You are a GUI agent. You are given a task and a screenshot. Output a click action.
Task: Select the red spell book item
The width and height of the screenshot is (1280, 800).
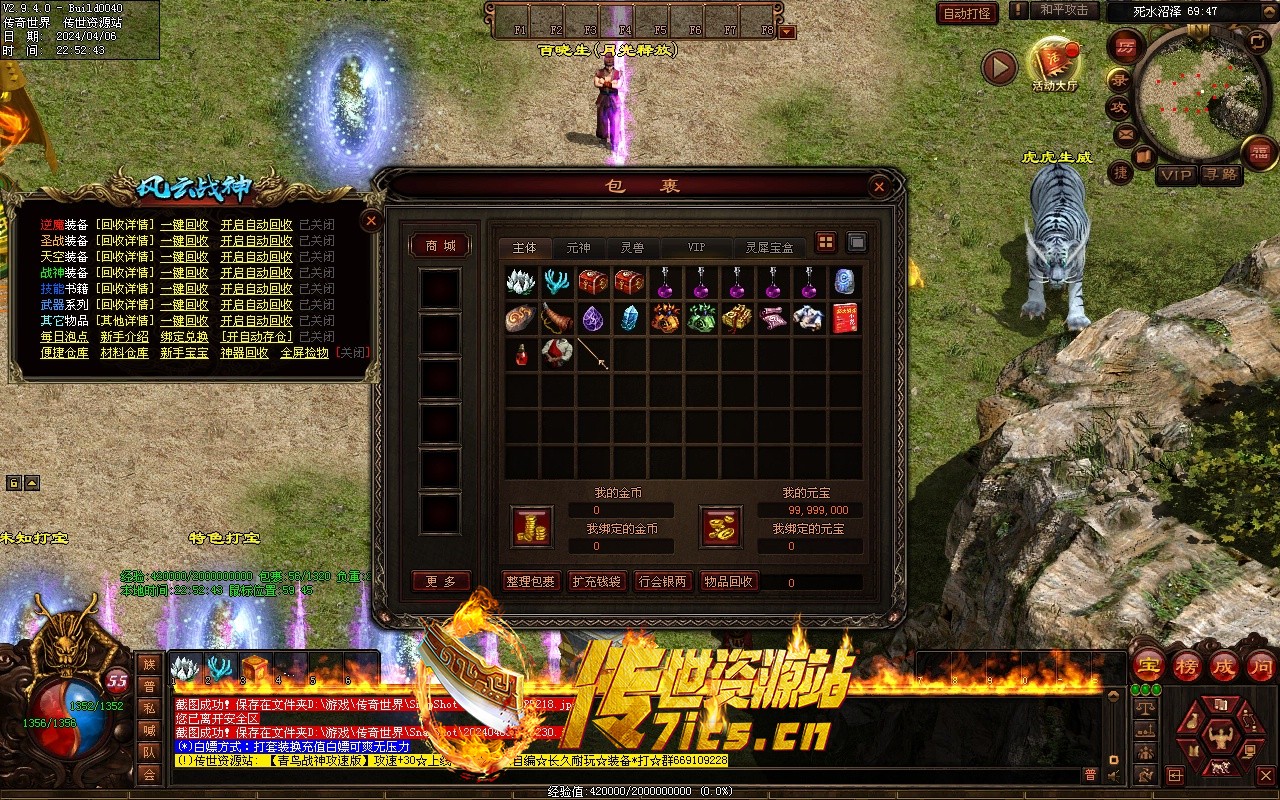[x=845, y=318]
